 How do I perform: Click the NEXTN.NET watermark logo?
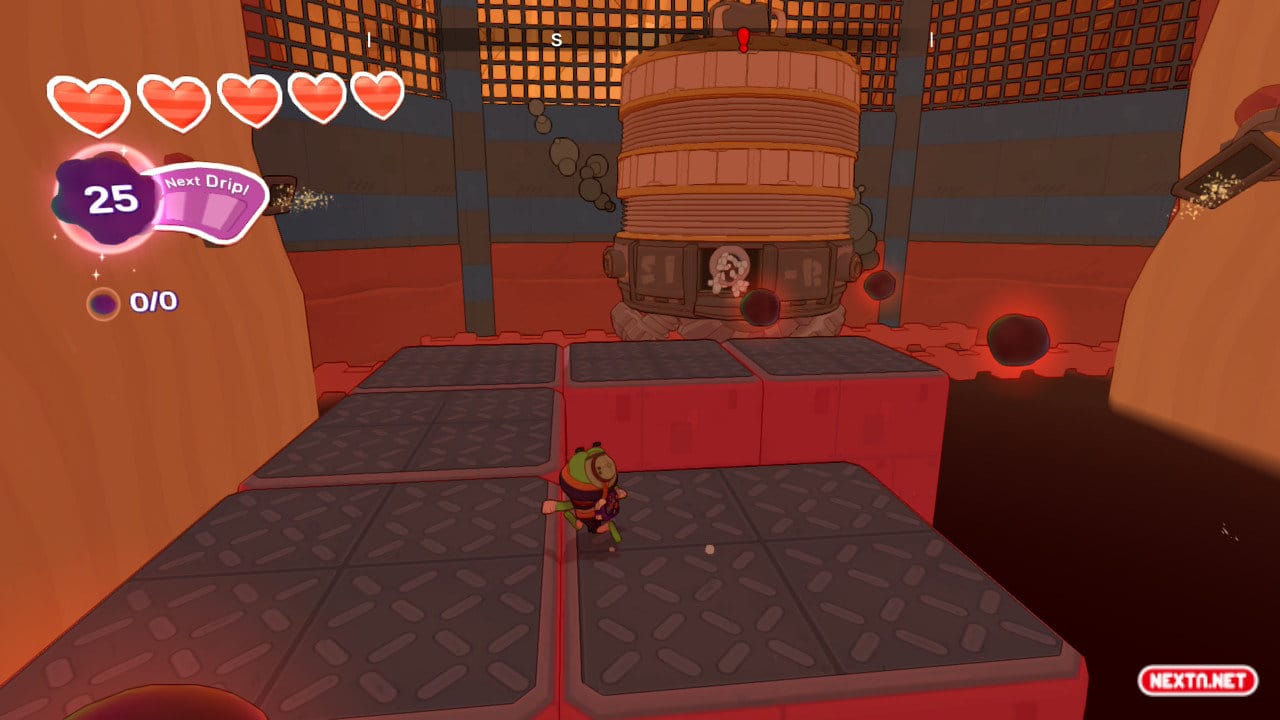1196,681
